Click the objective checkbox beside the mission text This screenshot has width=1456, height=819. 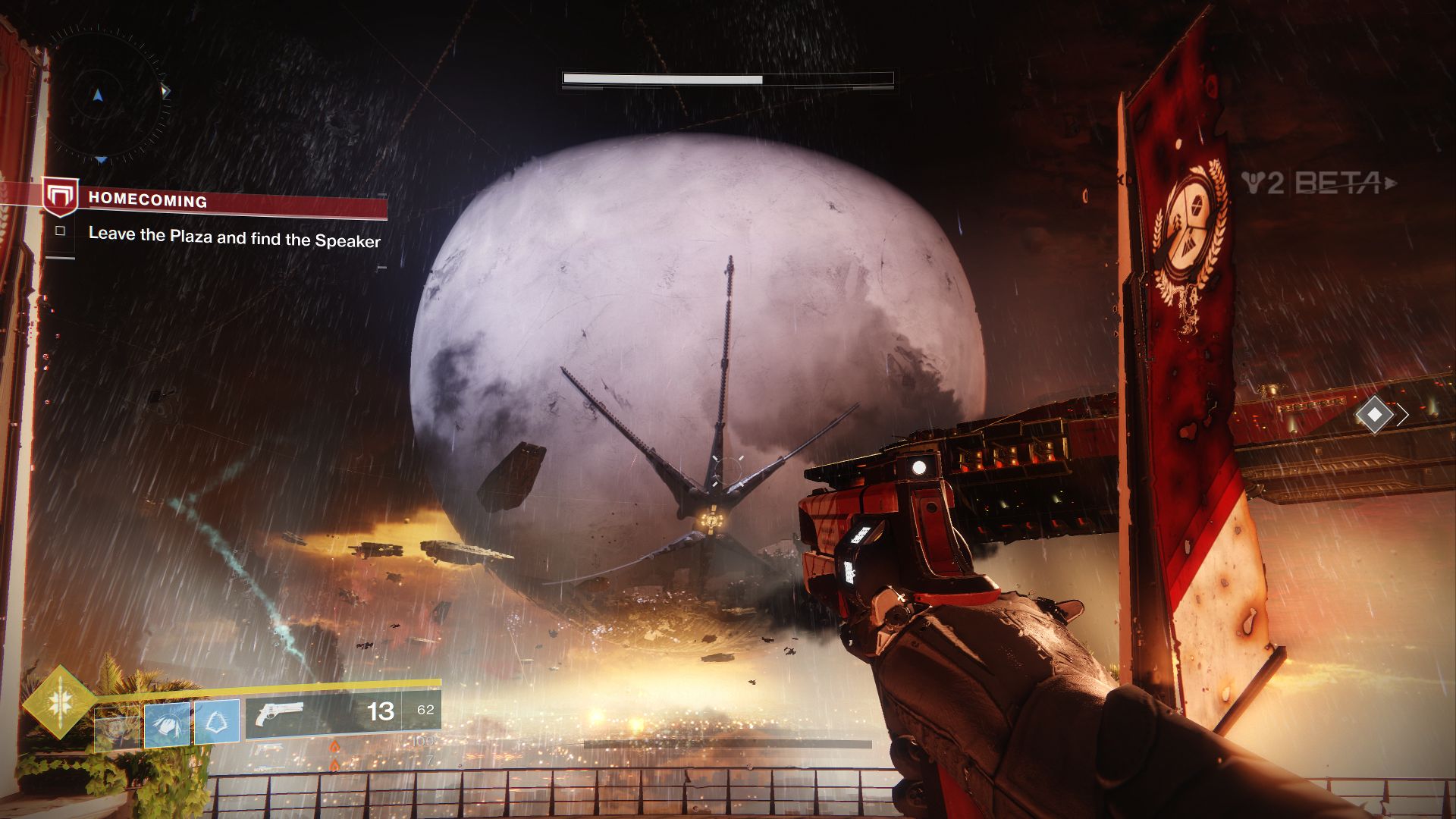click(61, 231)
